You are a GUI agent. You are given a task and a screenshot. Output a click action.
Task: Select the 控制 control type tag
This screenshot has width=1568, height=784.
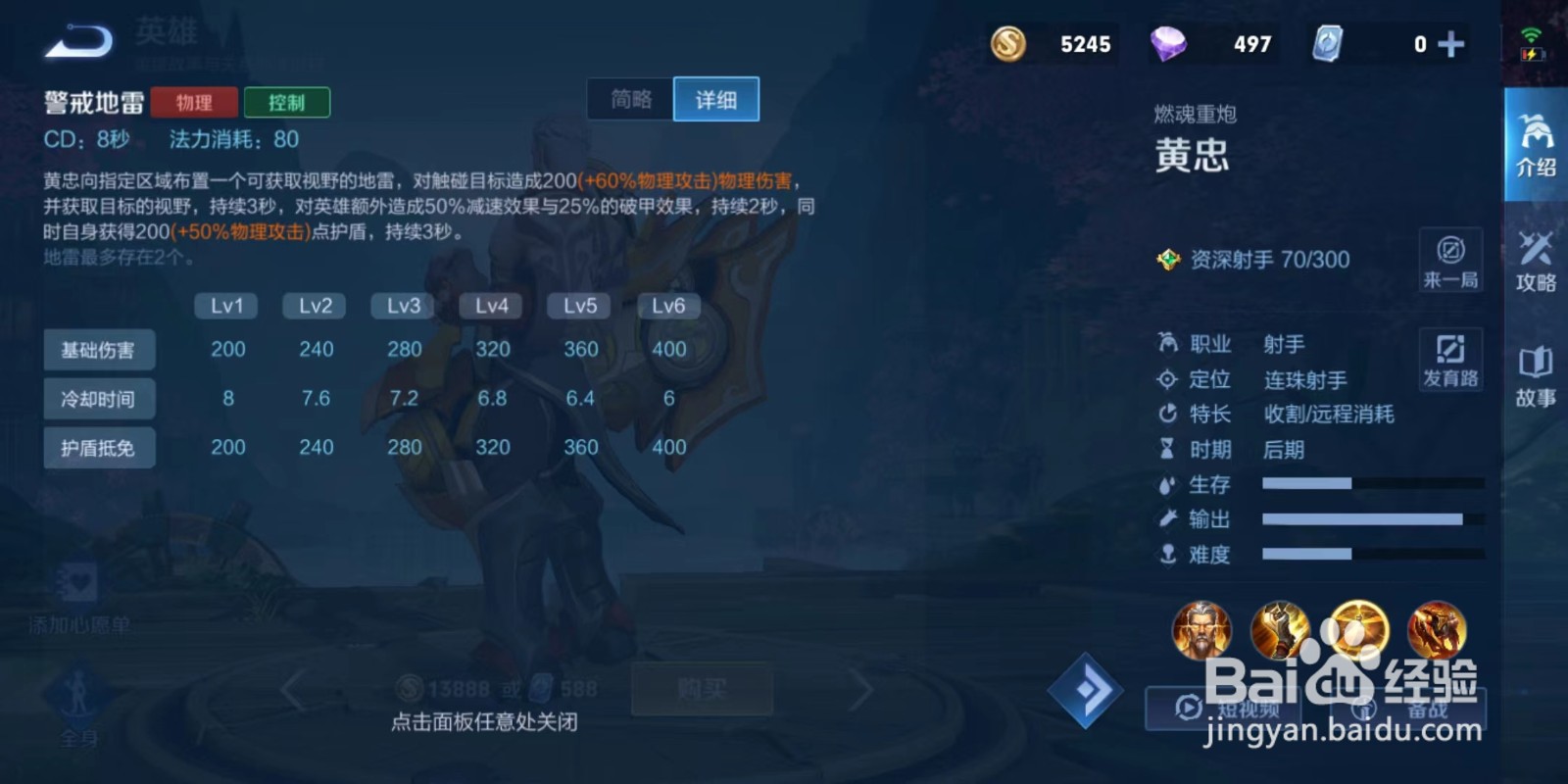point(288,103)
